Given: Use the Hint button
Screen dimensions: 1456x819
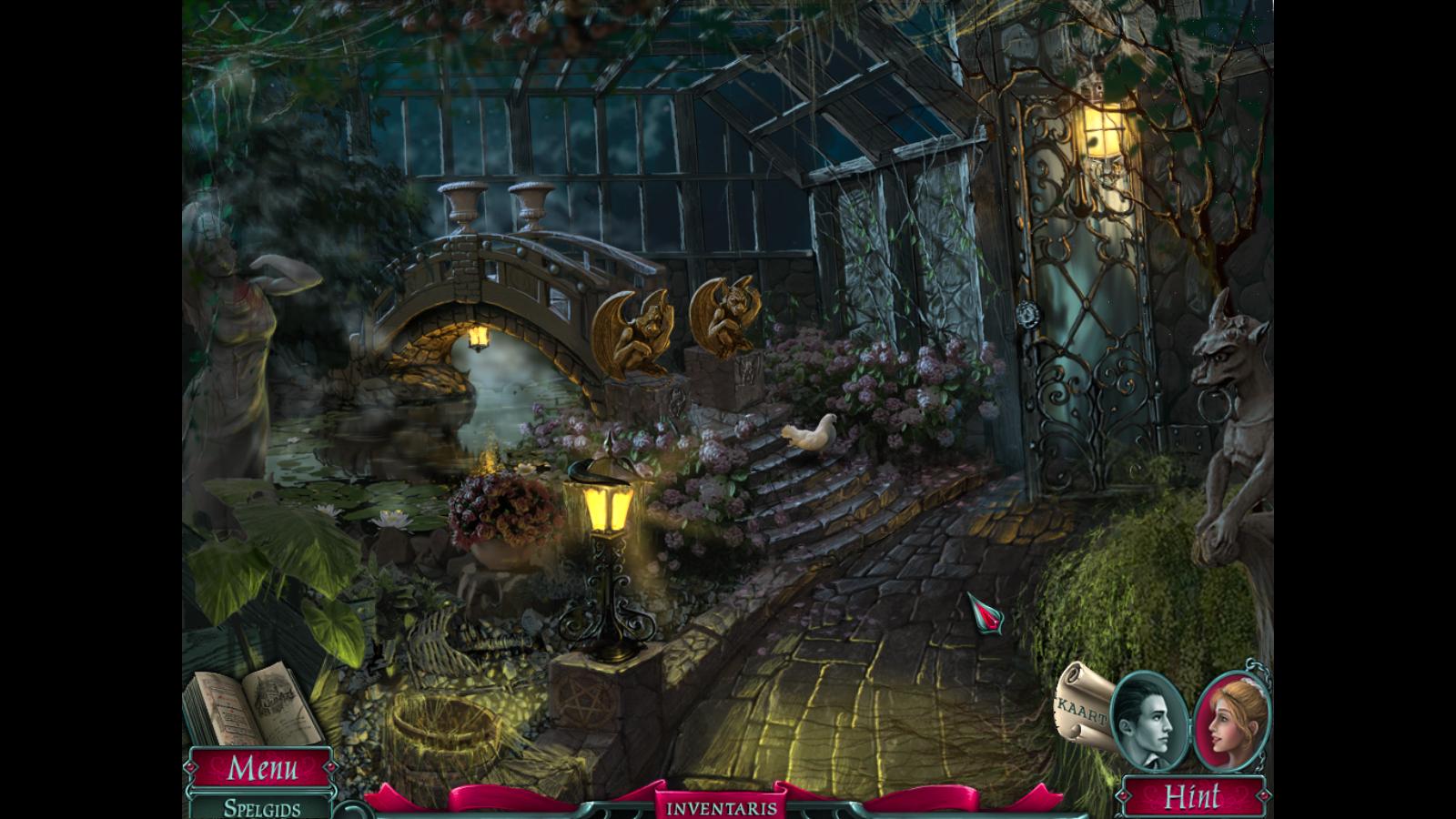Looking at the screenshot, I should [x=1191, y=797].
